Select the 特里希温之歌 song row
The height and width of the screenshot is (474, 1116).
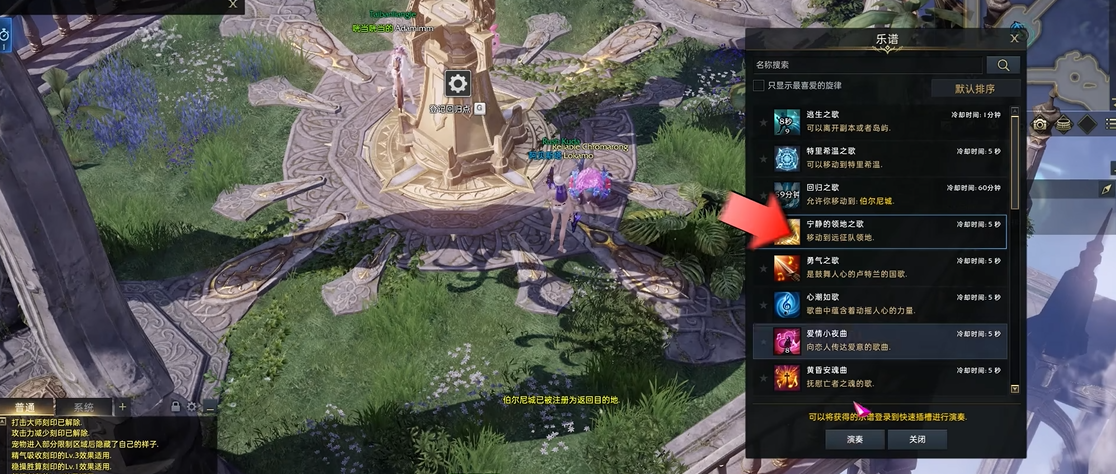(x=880, y=158)
